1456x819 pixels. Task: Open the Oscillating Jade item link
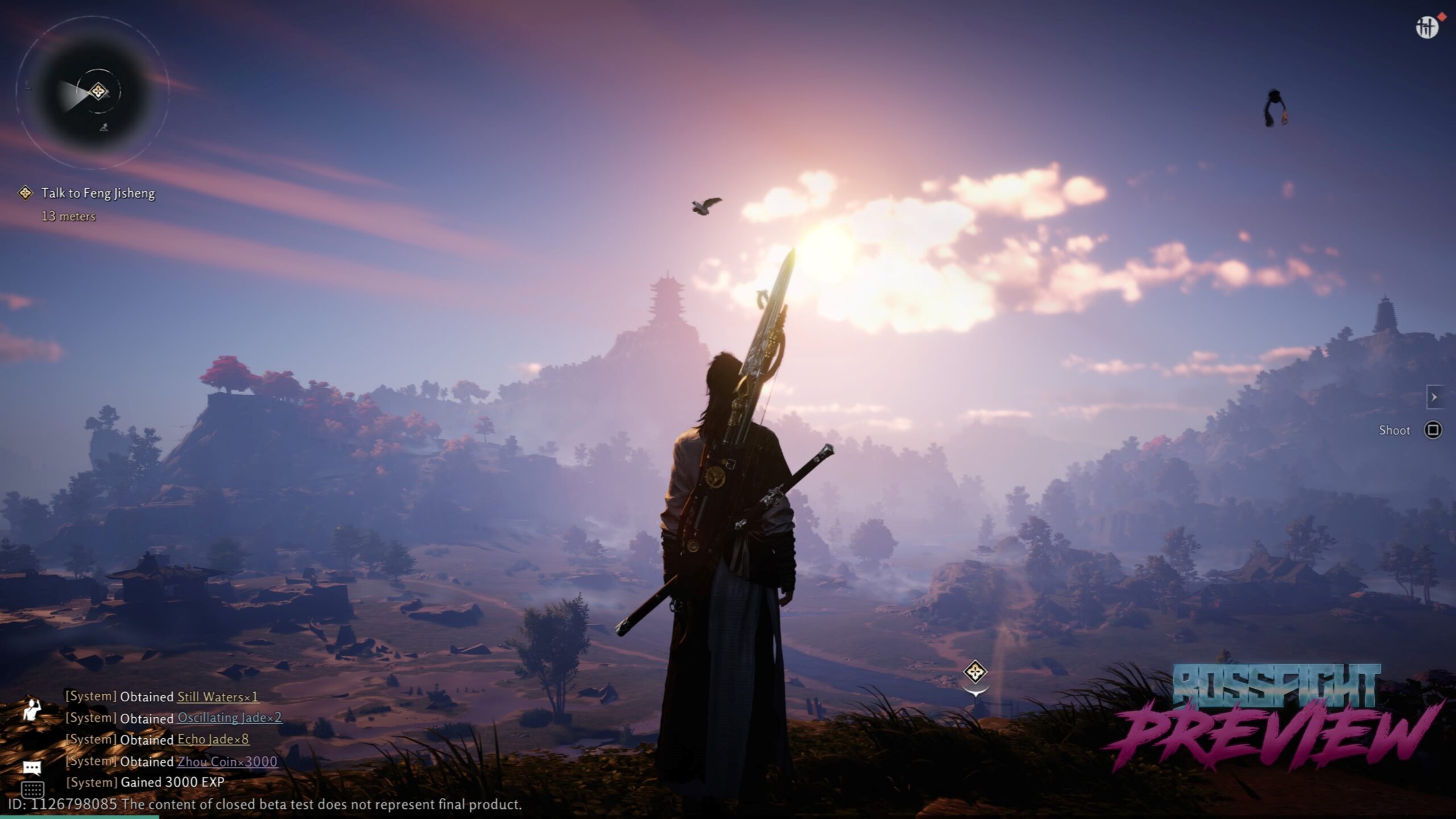coord(229,718)
